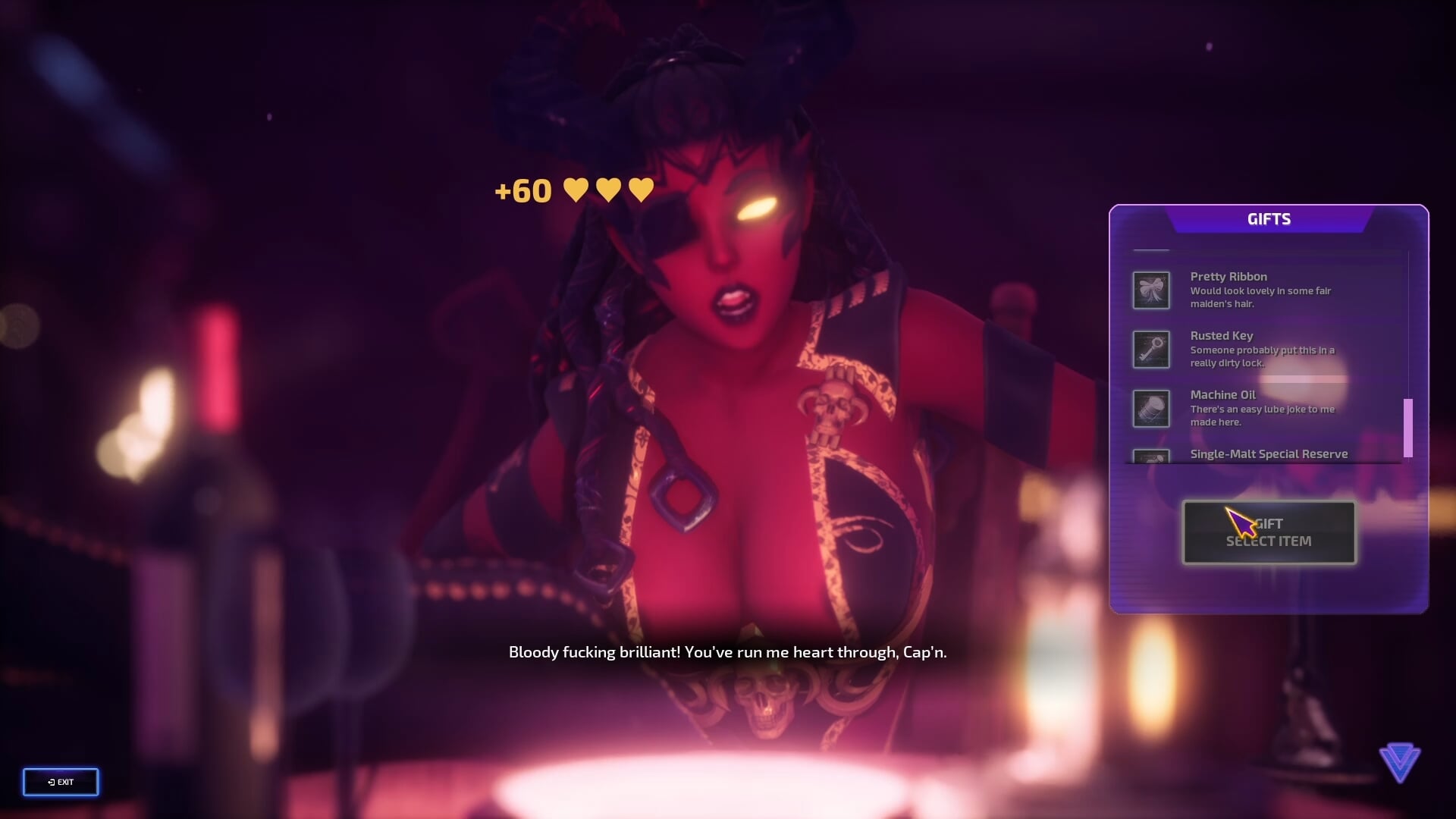Select the Single-Malt Special Reserve item

click(x=1268, y=454)
